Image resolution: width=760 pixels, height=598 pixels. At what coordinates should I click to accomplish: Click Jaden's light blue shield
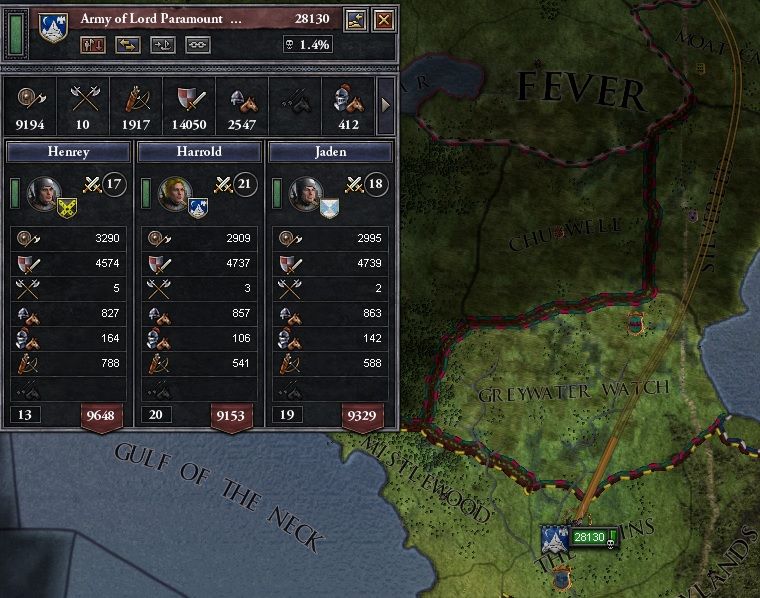328,207
